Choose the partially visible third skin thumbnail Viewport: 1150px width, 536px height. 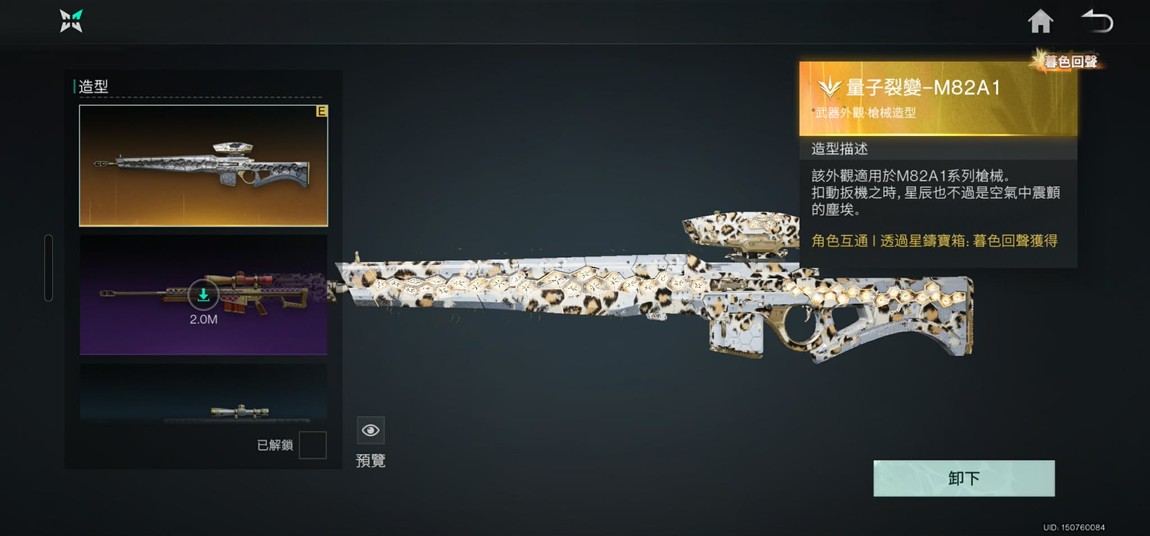click(203, 394)
